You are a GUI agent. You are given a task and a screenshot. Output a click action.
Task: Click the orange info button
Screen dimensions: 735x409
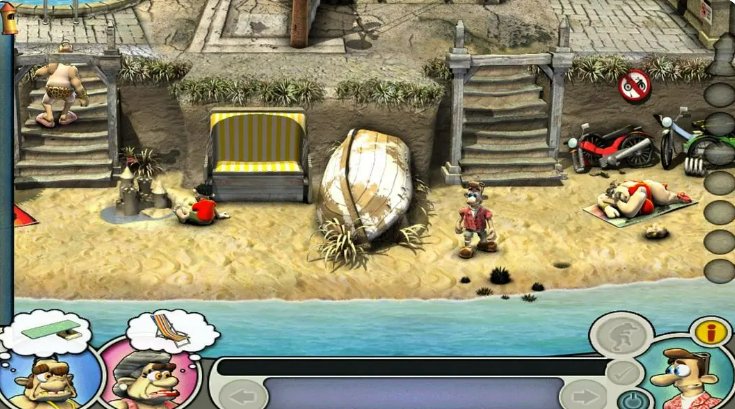711,331
